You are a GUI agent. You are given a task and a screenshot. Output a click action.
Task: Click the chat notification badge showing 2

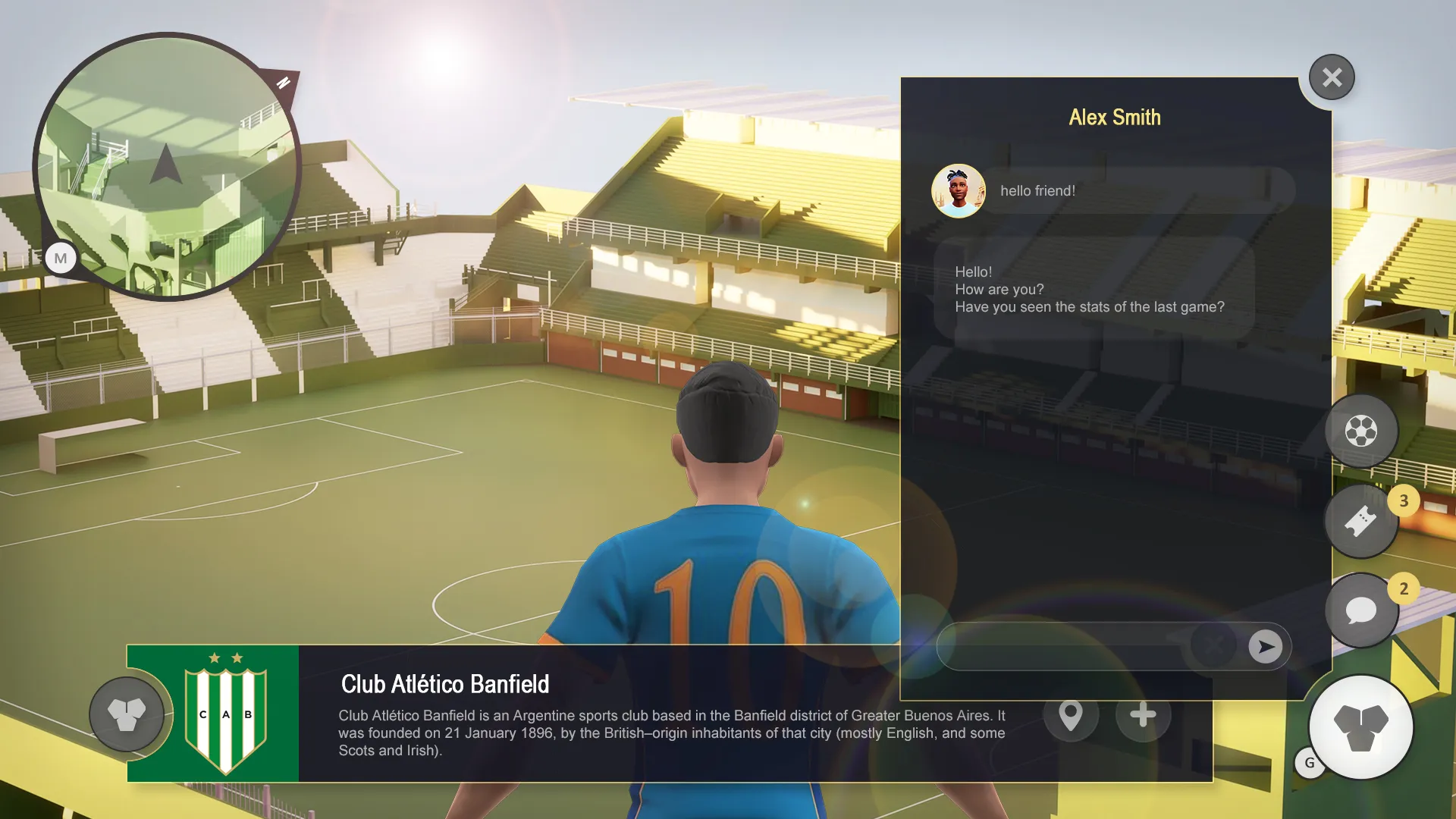(x=1404, y=588)
